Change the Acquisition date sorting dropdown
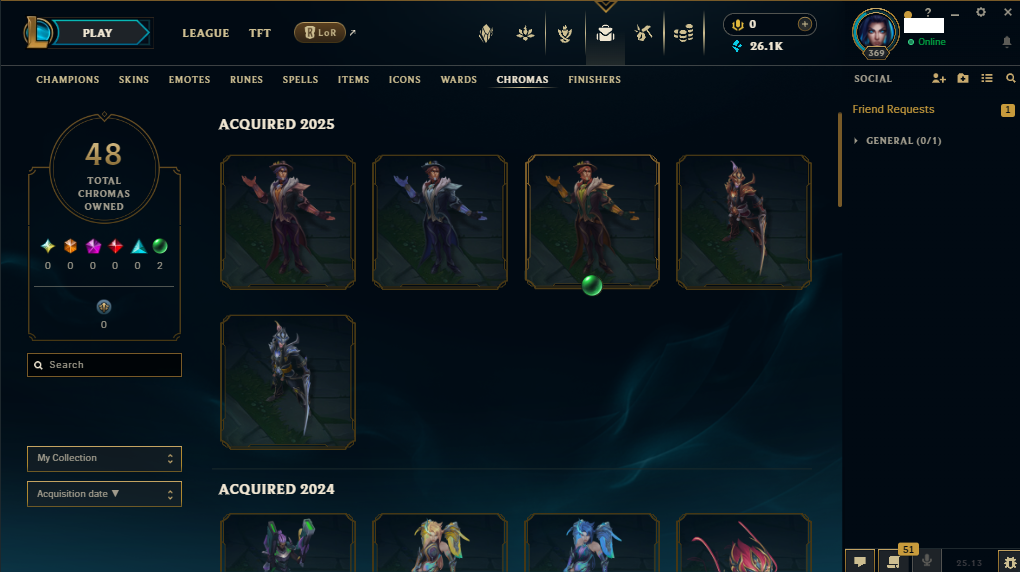The width and height of the screenshot is (1020, 572). pos(104,494)
